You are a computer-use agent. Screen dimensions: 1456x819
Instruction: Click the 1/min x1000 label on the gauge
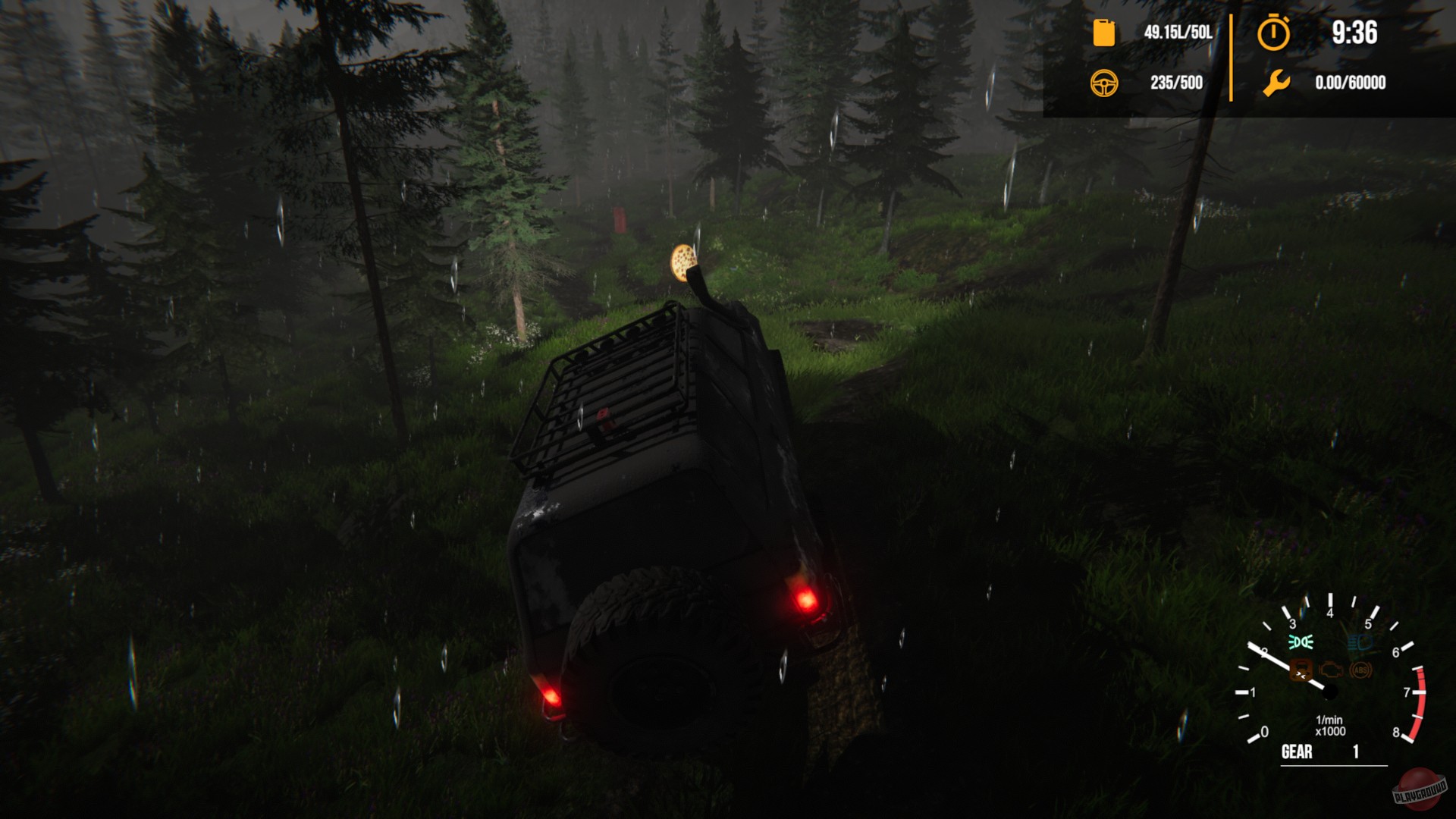coord(1329,726)
